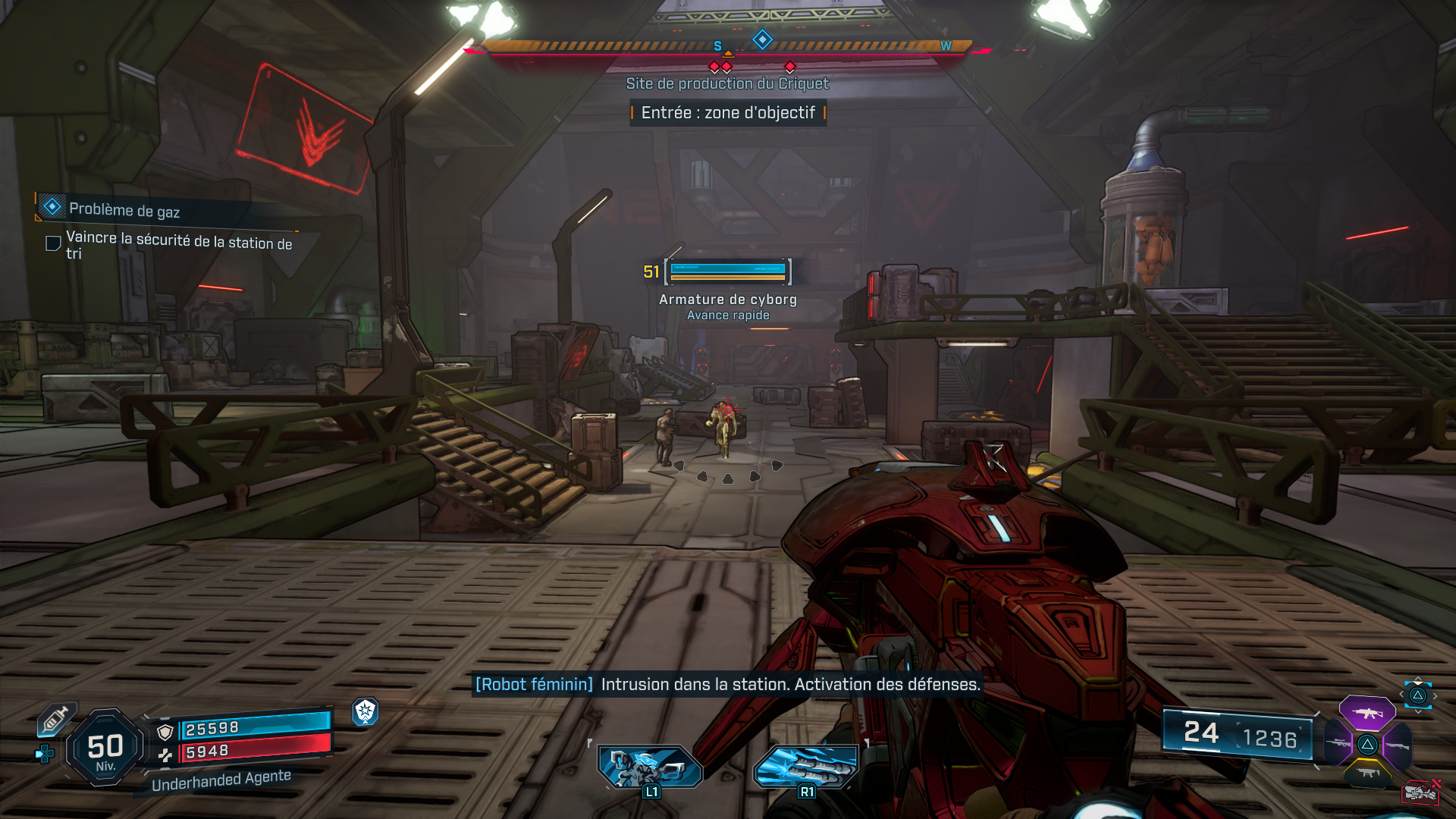The image size is (1456, 819).
Task: Click the left arrow beside the triangle swap icon
Action: 1401,695
